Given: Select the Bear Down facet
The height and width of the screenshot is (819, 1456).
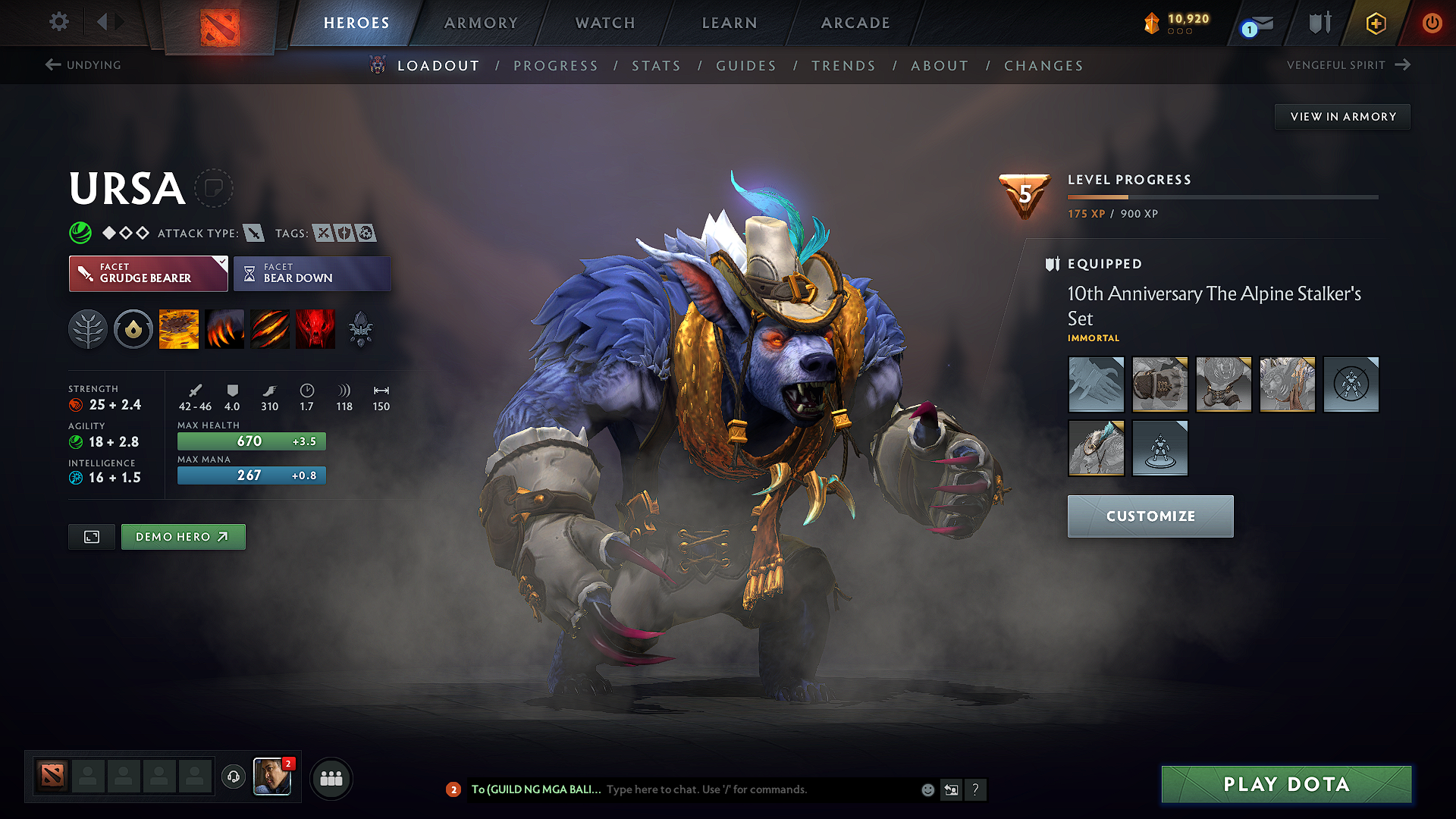Looking at the screenshot, I should [312, 273].
